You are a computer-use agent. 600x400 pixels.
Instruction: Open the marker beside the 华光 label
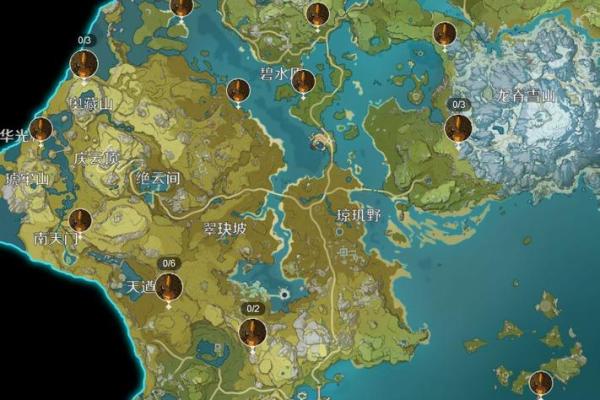click(x=41, y=129)
